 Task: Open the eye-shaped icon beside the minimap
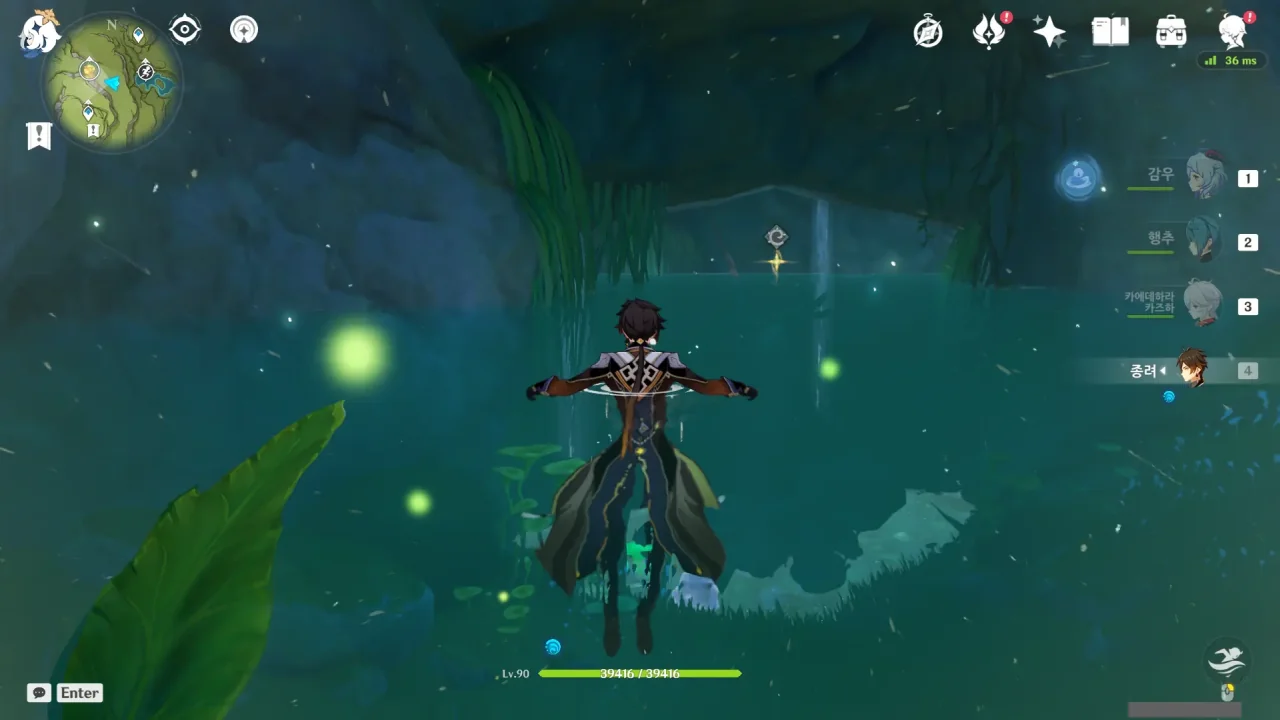click(185, 30)
